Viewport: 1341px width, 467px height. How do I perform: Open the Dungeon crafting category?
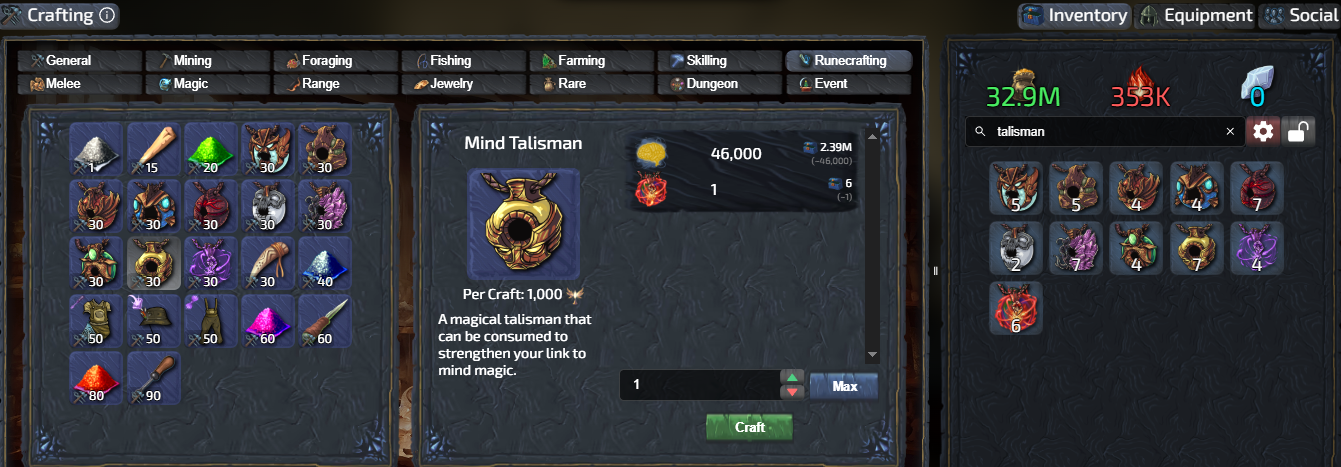point(719,84)
